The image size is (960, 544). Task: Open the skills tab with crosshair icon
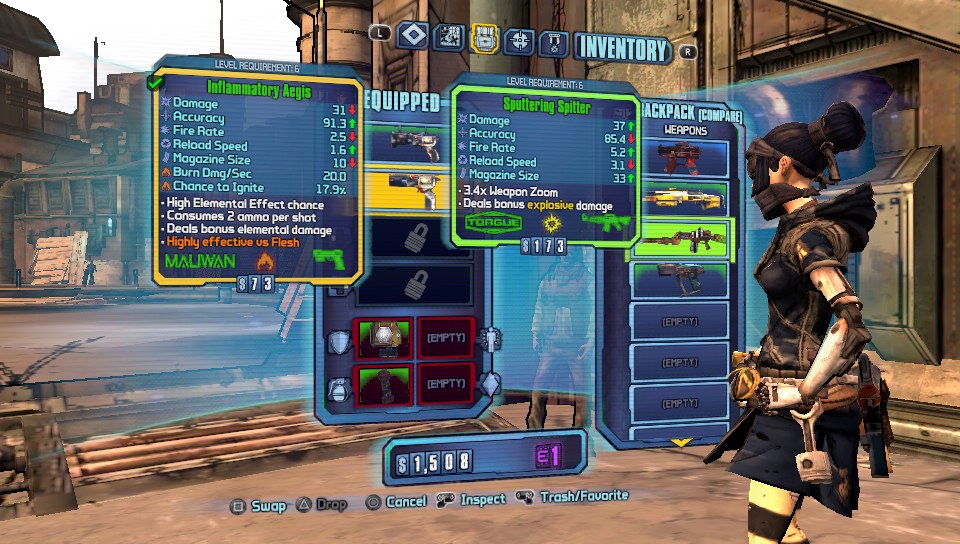519,40
